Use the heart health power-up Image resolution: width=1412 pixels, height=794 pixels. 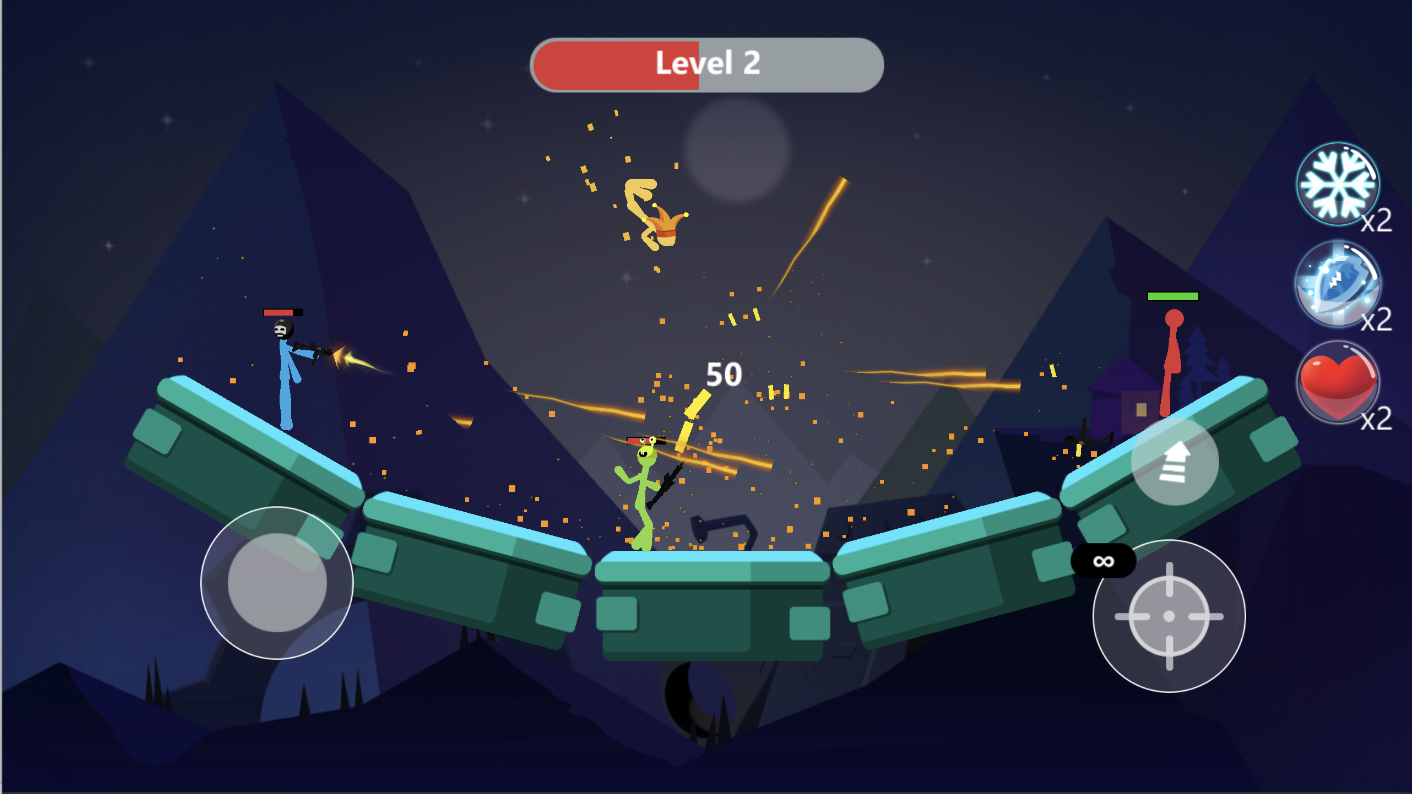pos(1338,382)
